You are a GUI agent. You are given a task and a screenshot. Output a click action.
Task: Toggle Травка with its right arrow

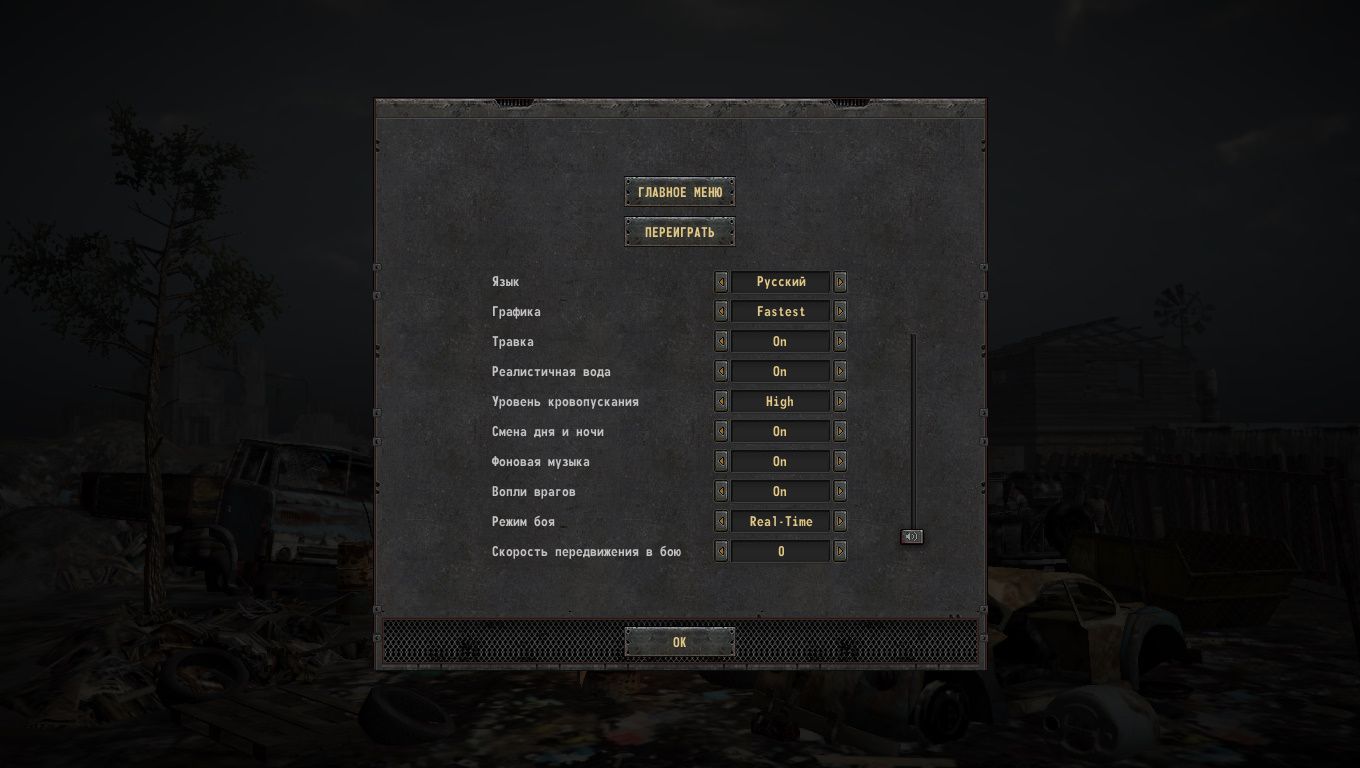tap(840, 342)
